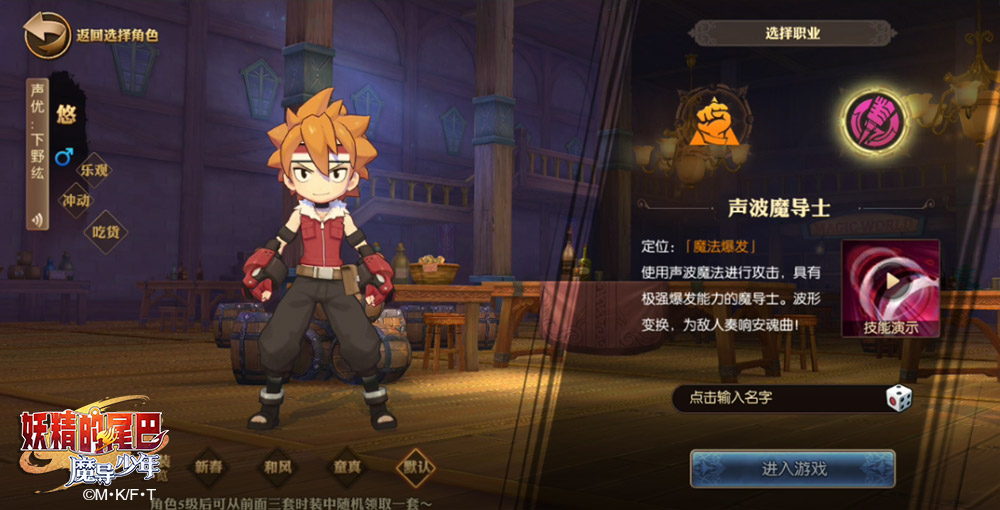Preview the 童真 outfit
The height and width of the screenshot is (510, 1000).
pos(347,467)
